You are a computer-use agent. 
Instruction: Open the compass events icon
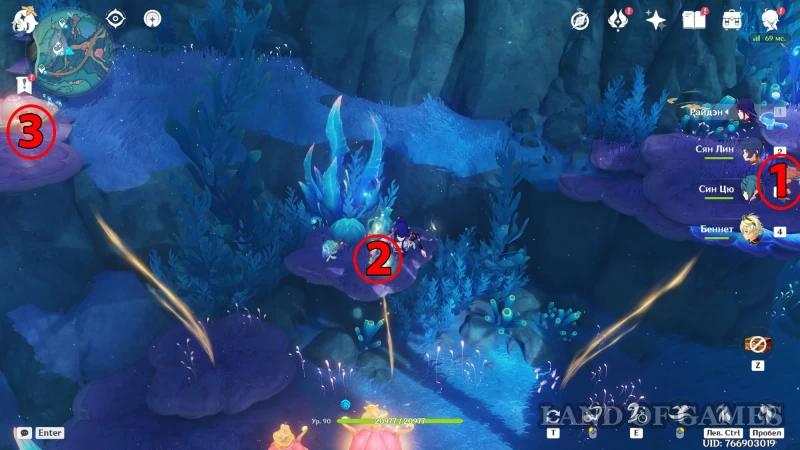pyautogui.click(x=581, y=19)
